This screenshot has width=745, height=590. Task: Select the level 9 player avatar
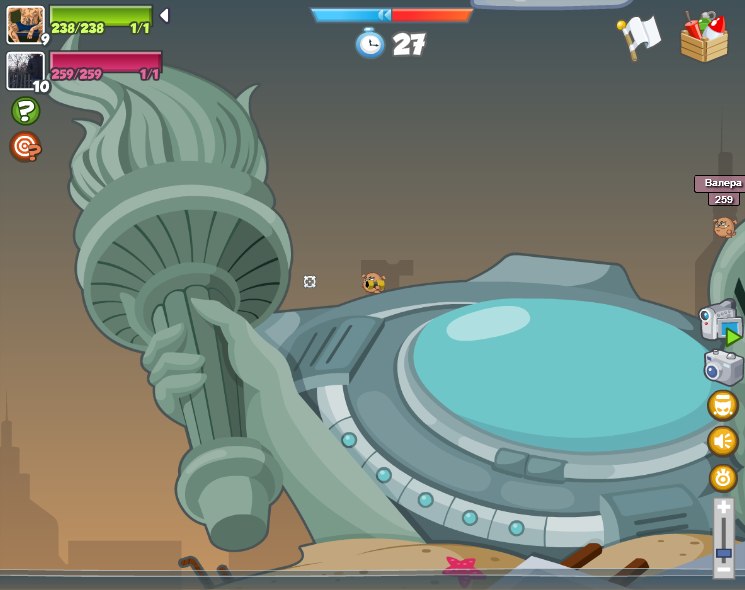click(25, 24)
